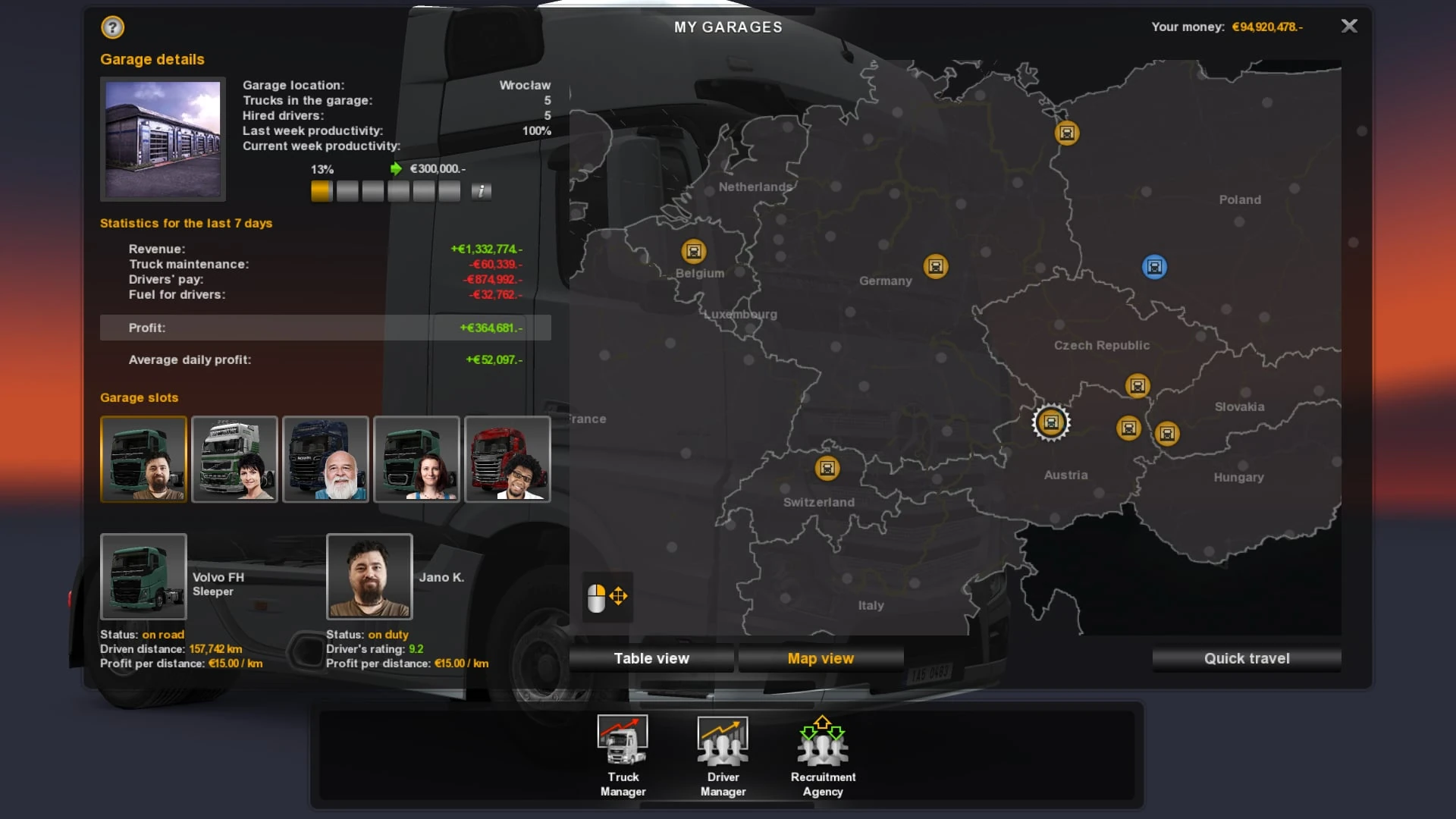Open the help question mark icon
Viewport: 1456px width, 819px height.
(x=112, y=28)
